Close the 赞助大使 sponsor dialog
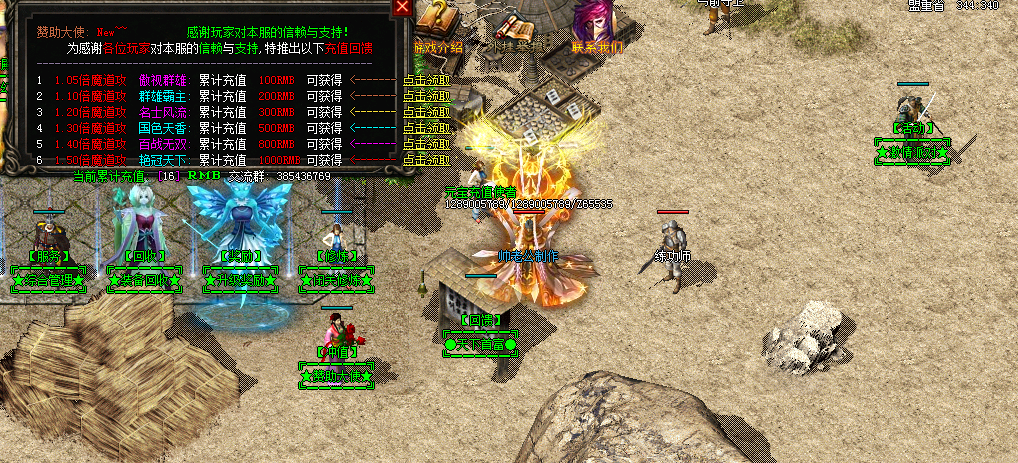 (x=402, y=7)
